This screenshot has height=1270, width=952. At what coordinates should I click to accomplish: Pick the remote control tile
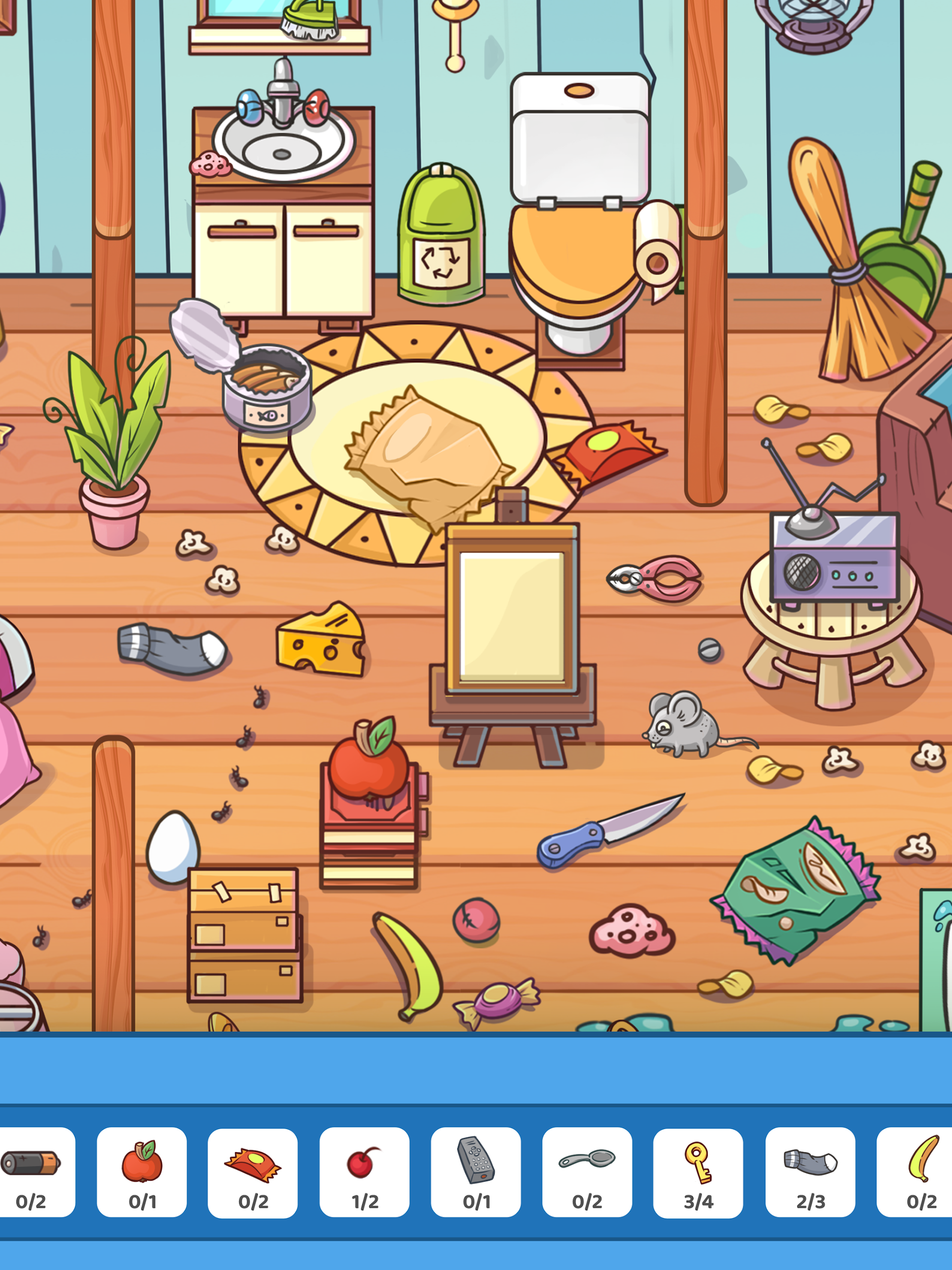click(476, 1171)
